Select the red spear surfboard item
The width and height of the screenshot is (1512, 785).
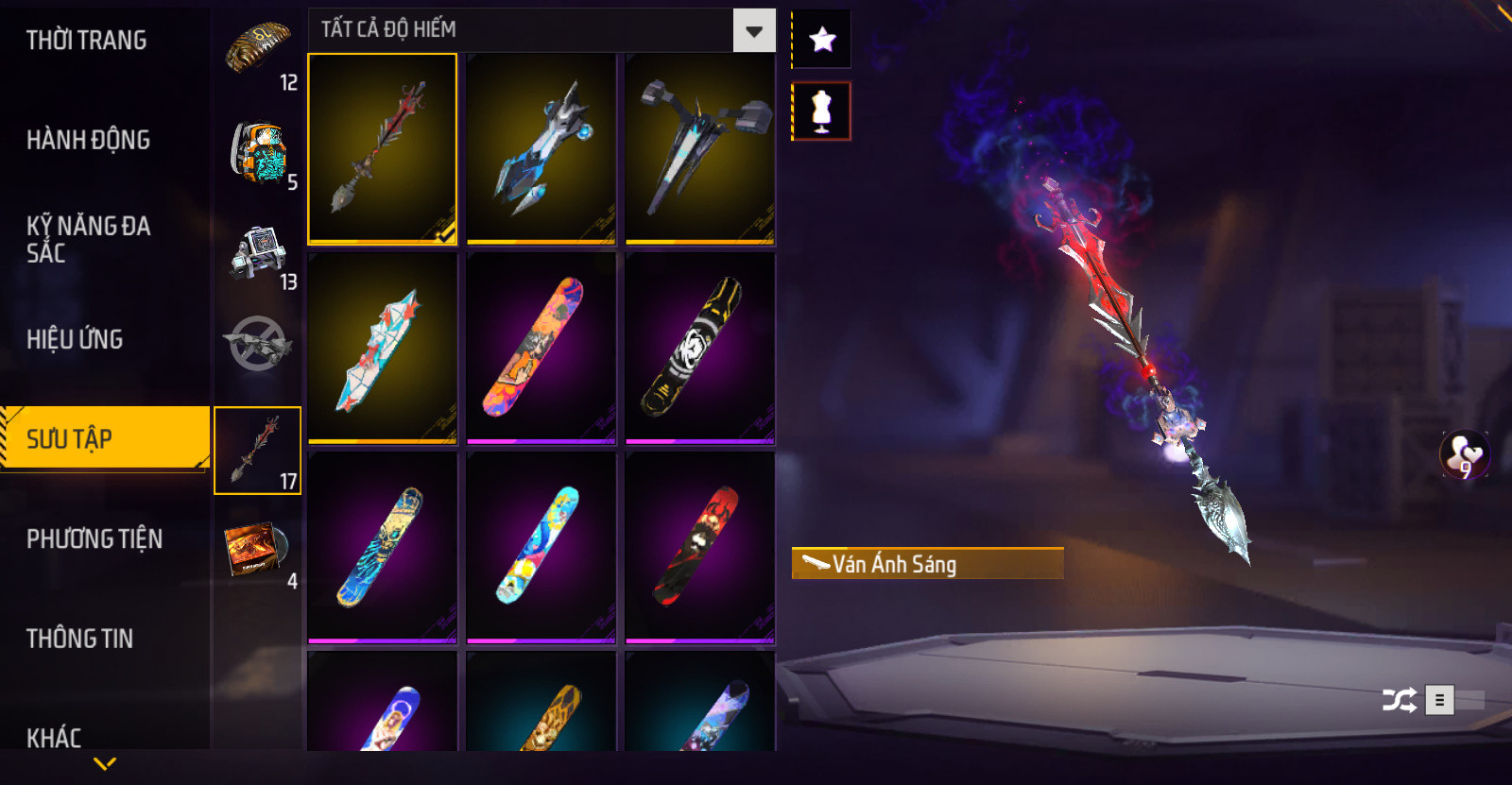383,148
